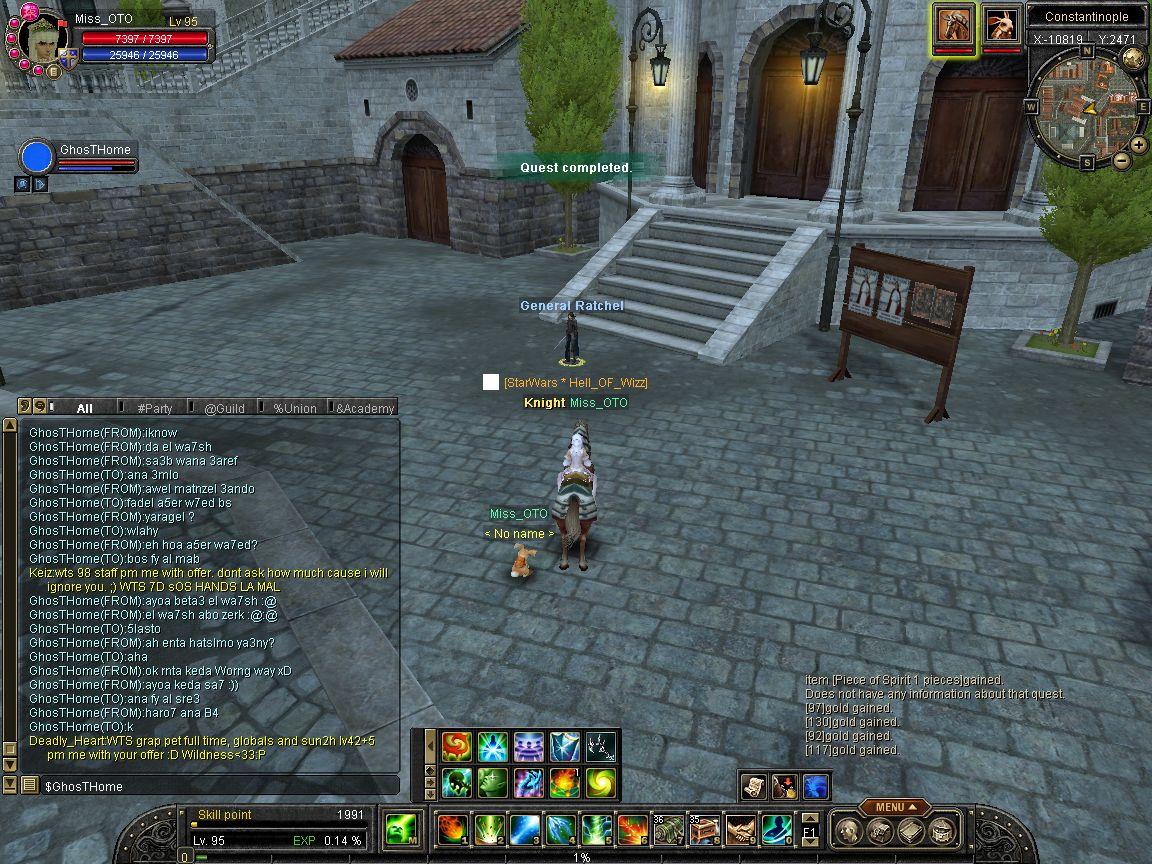Screen dimensions: 1152x864
Task: Switch to the #Party chat tab
Action: click(x=155, y=408)
